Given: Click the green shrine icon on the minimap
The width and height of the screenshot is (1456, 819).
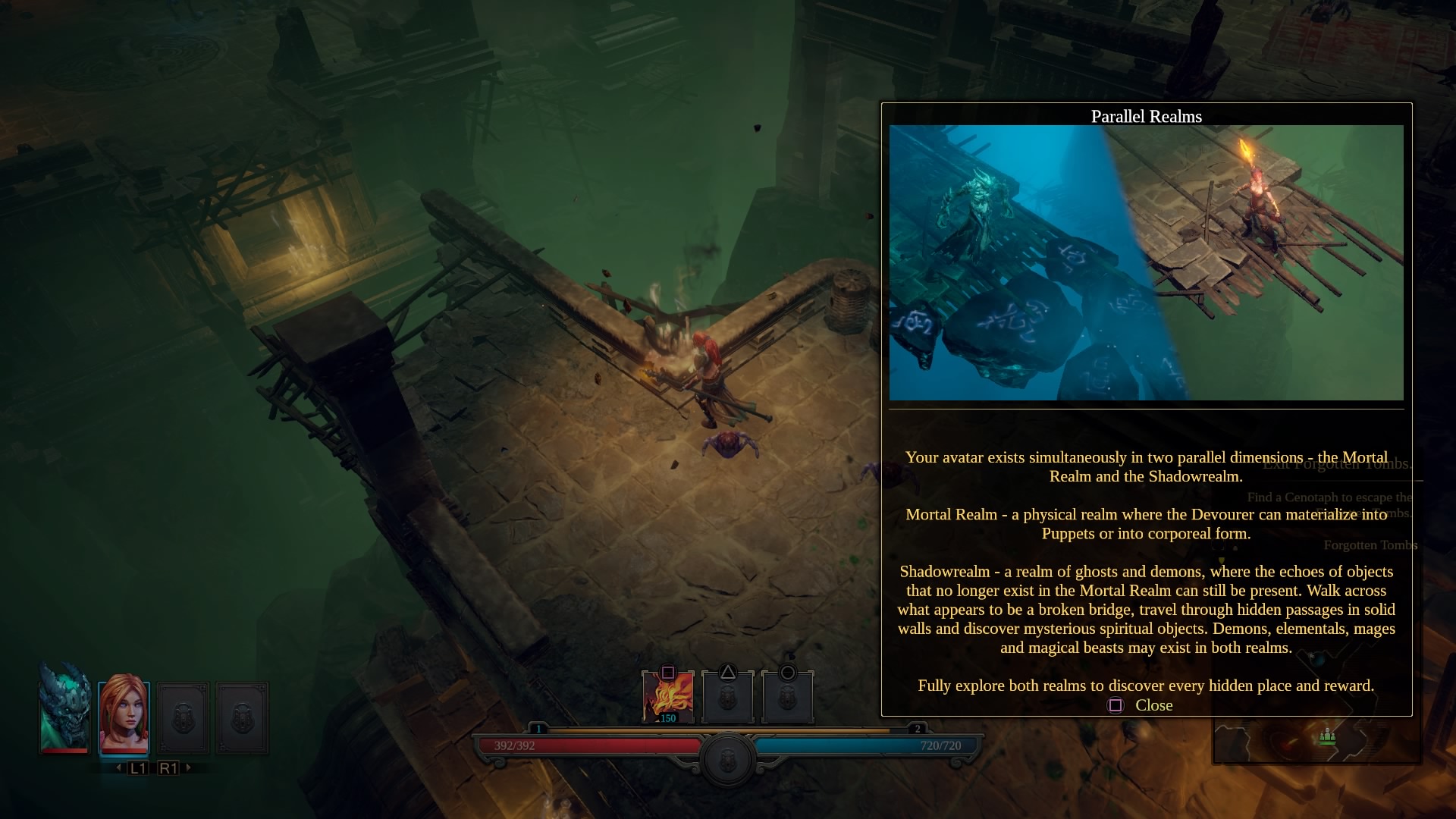Looking at the screenshot, I should [x=1327, y=737].
